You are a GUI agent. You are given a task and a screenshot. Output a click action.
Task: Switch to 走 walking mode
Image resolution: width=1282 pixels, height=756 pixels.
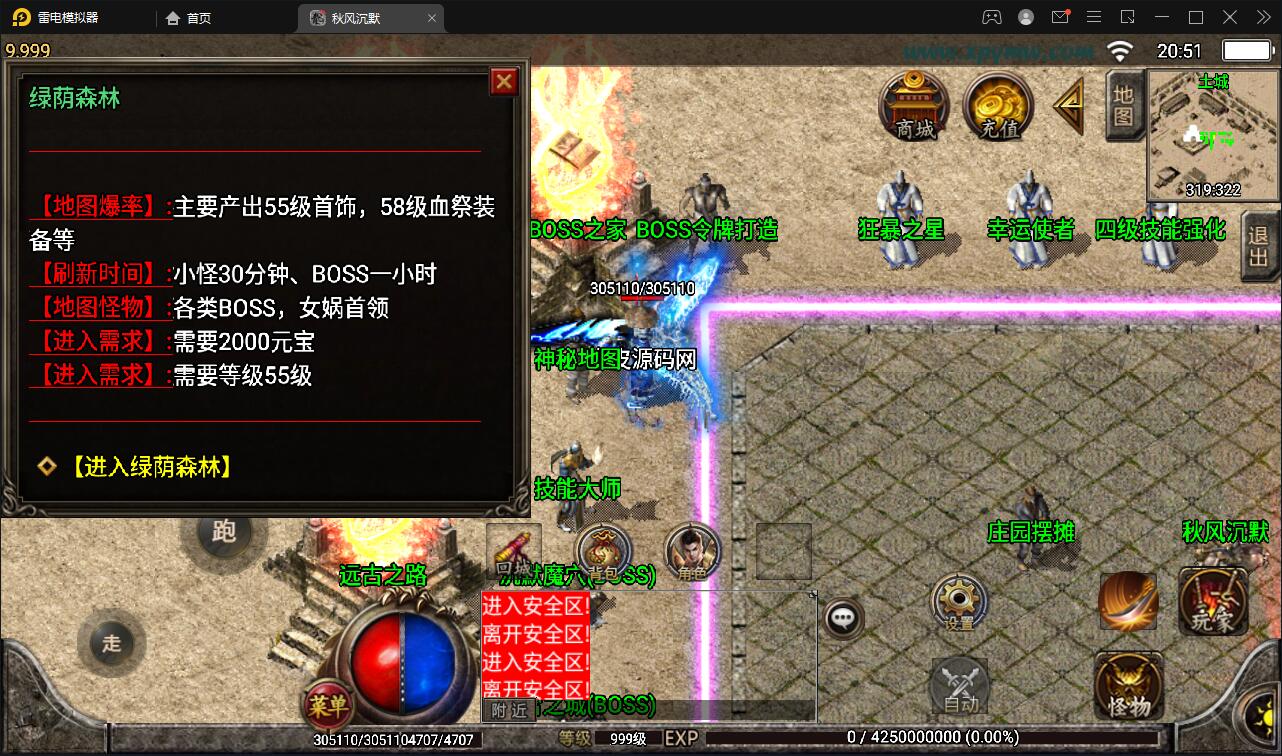coord(112,645)
